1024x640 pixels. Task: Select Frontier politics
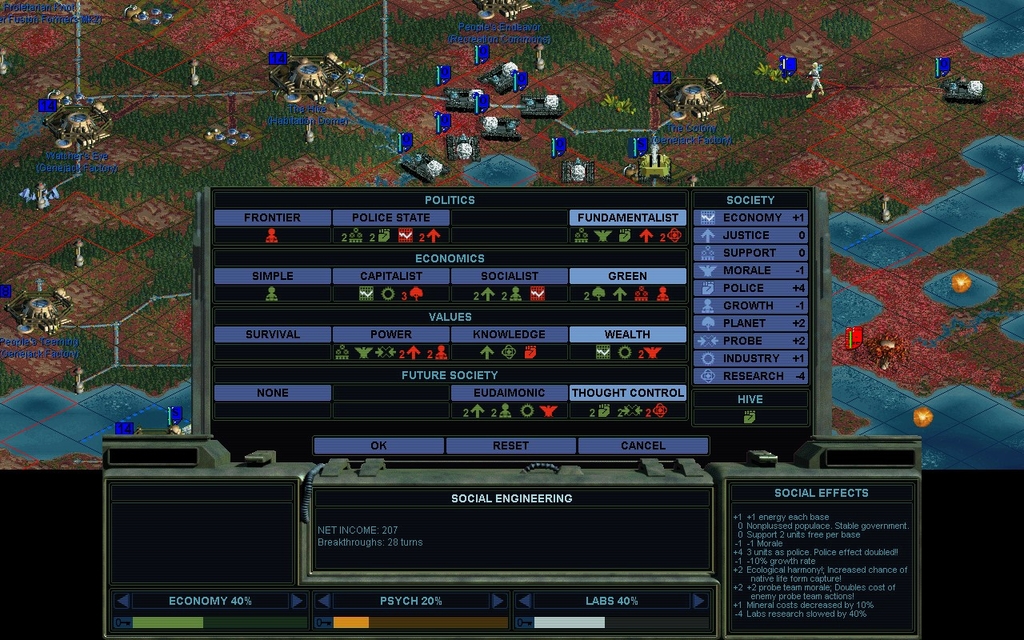pyautogui.click(x=272, y=217)
